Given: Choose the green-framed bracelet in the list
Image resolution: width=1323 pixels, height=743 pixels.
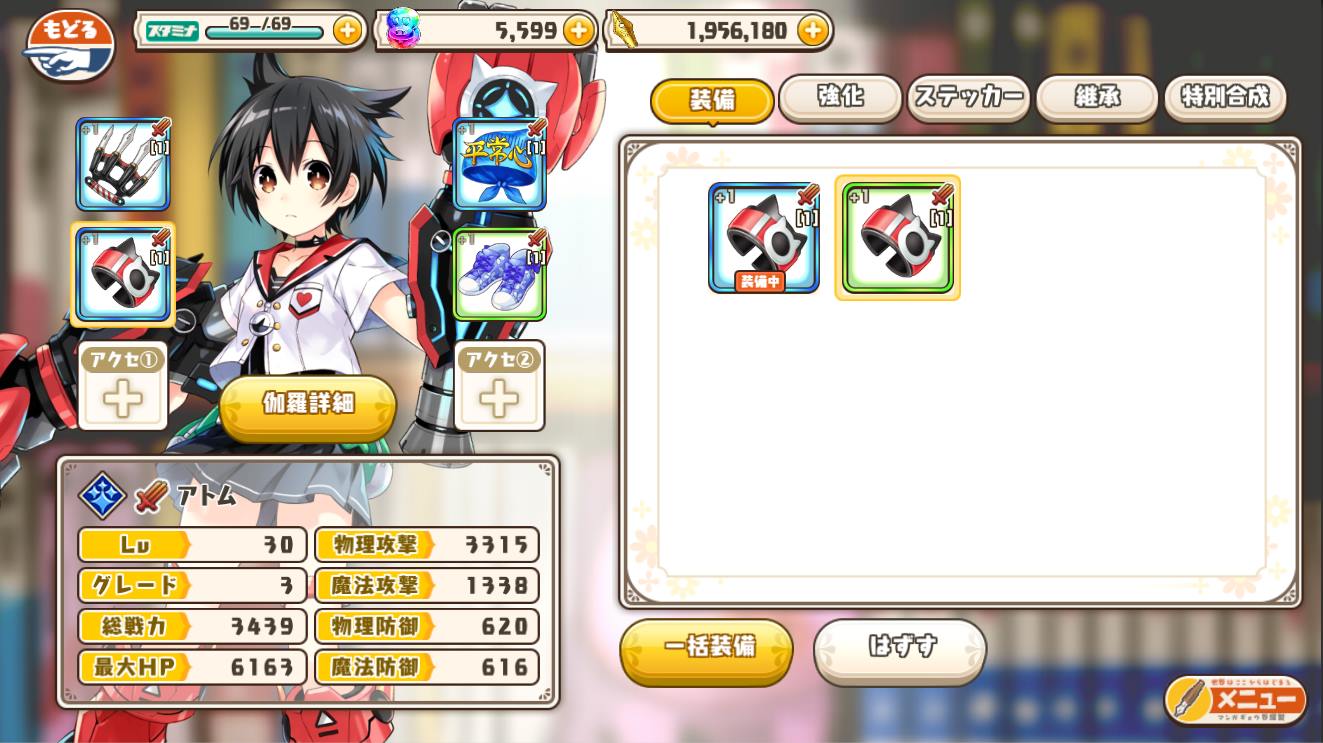Looking at the screenshot, I should [897, 238].
